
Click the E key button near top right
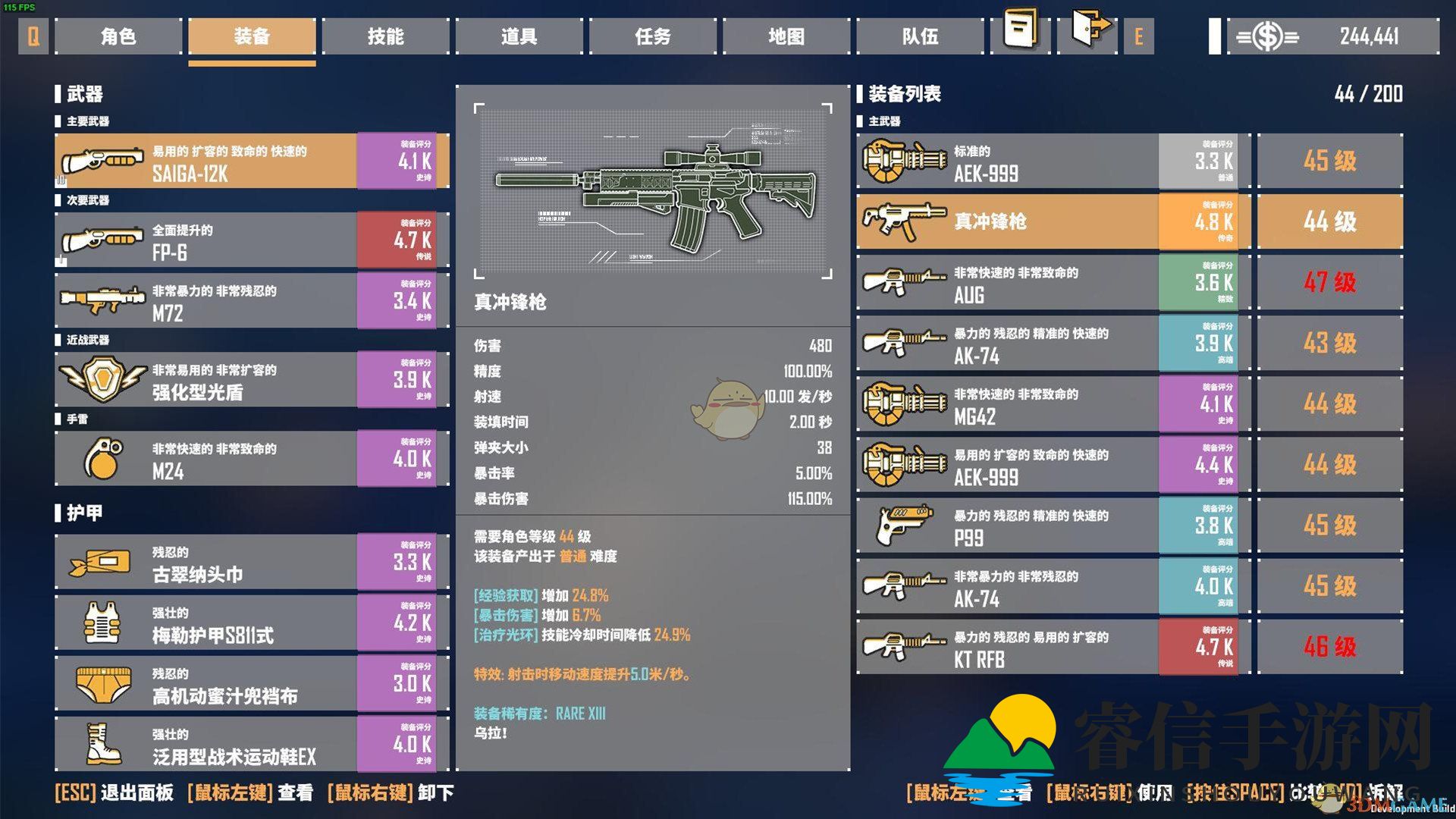(1139, 36)
